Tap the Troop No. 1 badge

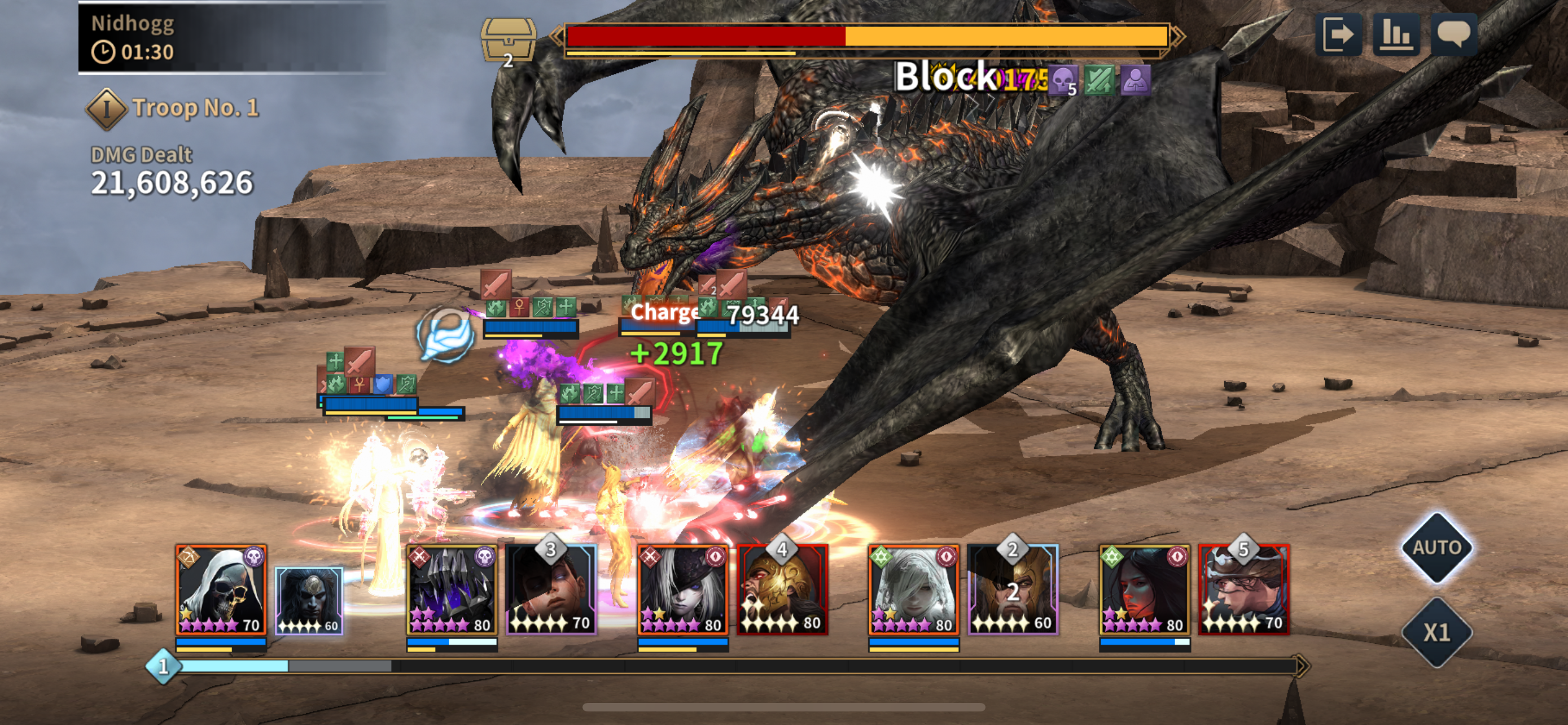[107, 109]
